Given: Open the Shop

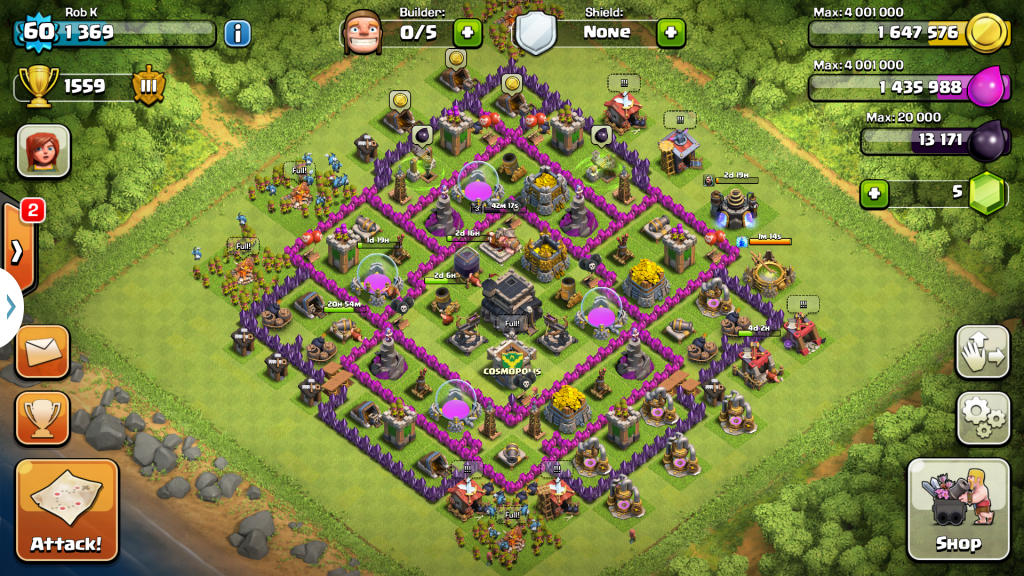Looking at the screenshot, I should point(957,509).
